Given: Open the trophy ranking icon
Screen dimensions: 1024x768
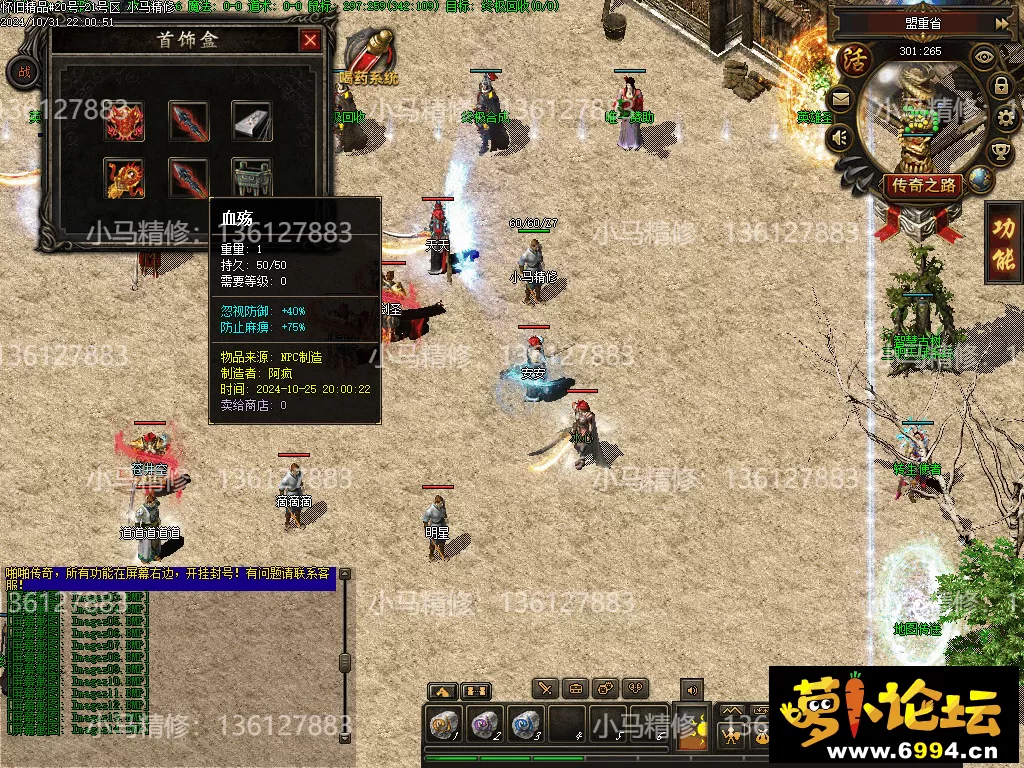Looking at the screenshot, I should [x=1000, y=152].
